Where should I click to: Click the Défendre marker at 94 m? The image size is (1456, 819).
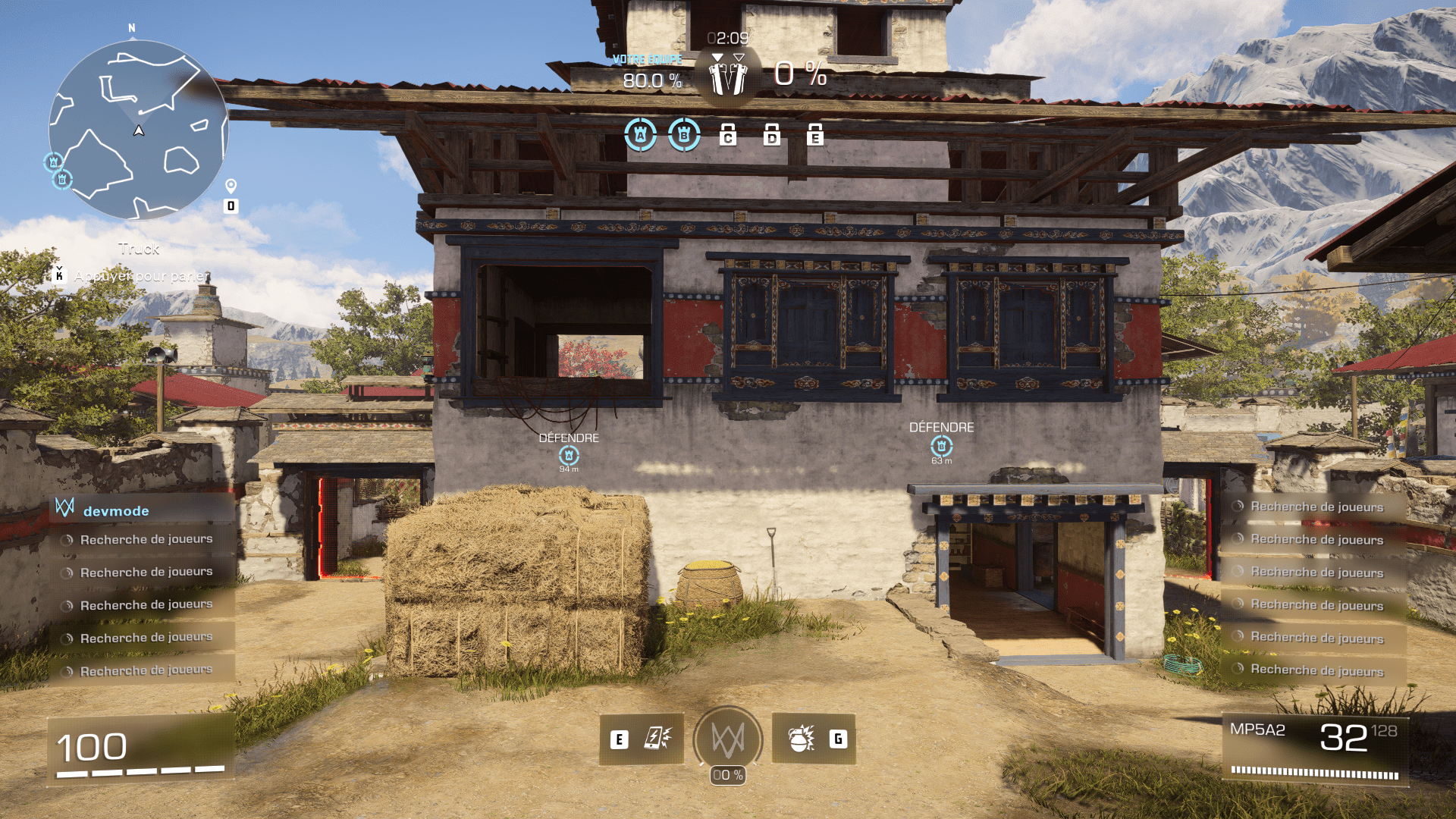(x=569, y=455)
